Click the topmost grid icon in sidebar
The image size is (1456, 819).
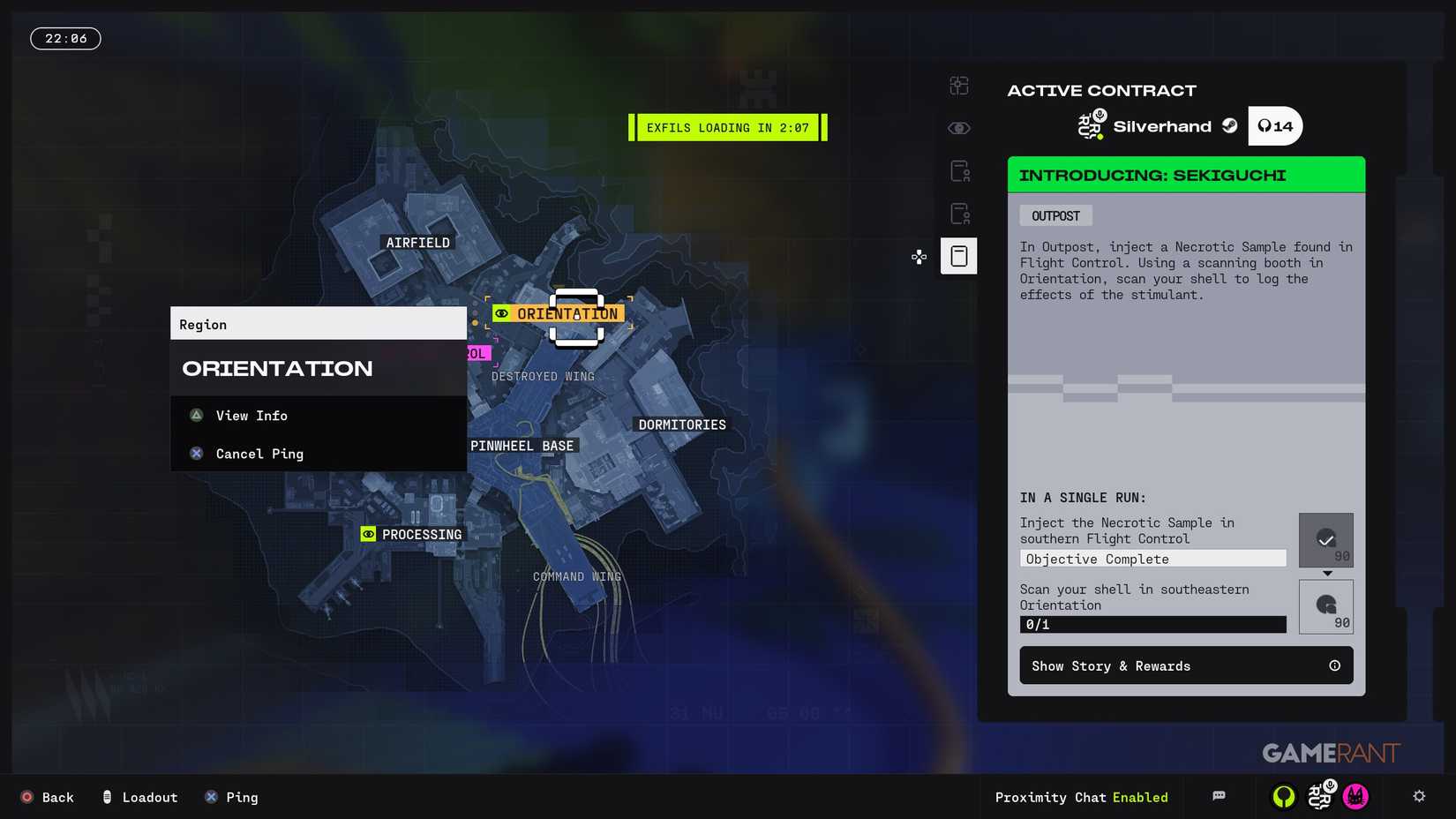[x=958, y=86]
